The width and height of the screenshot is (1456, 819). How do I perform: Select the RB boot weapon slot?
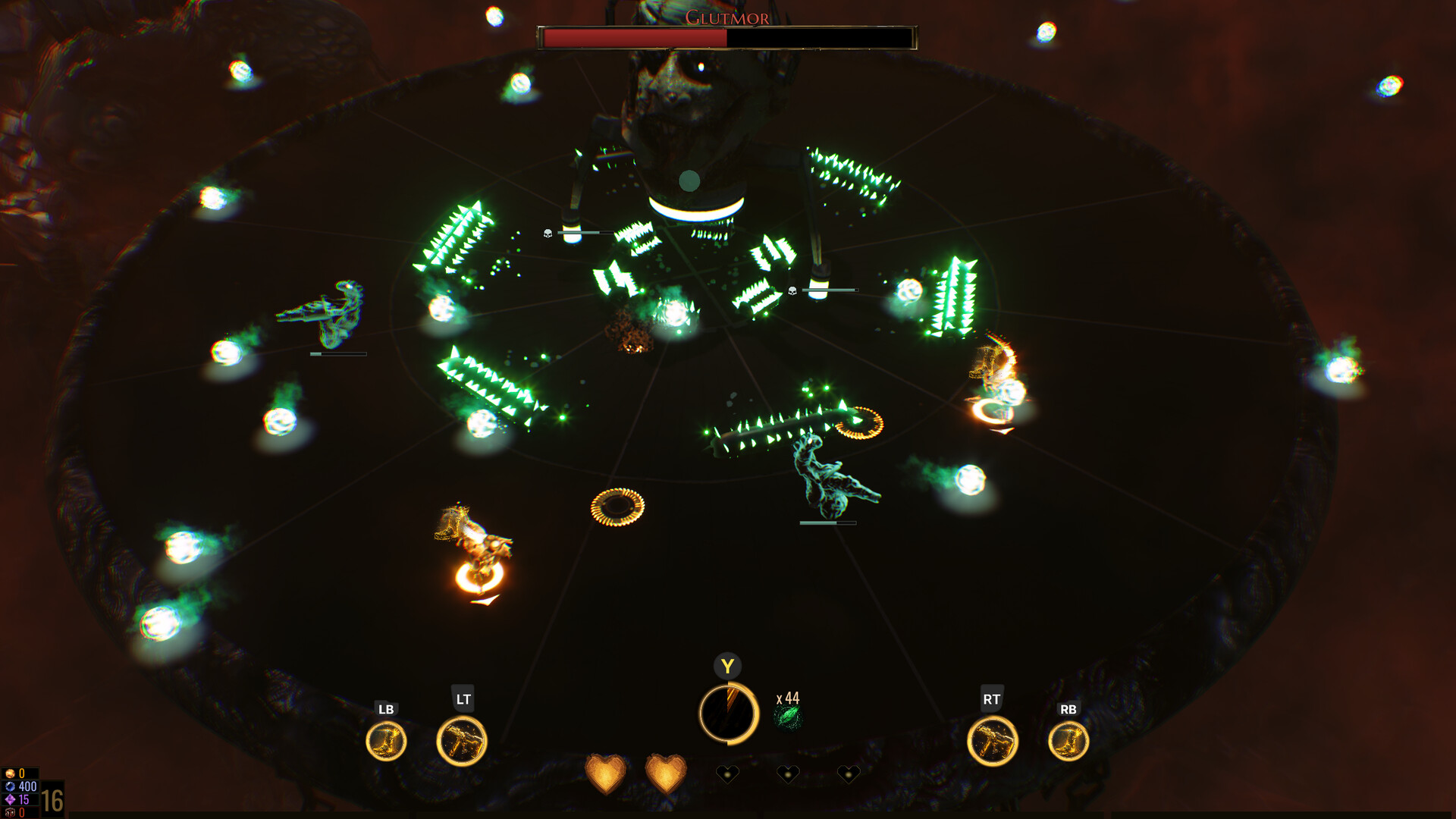(x=1069, y=740)
